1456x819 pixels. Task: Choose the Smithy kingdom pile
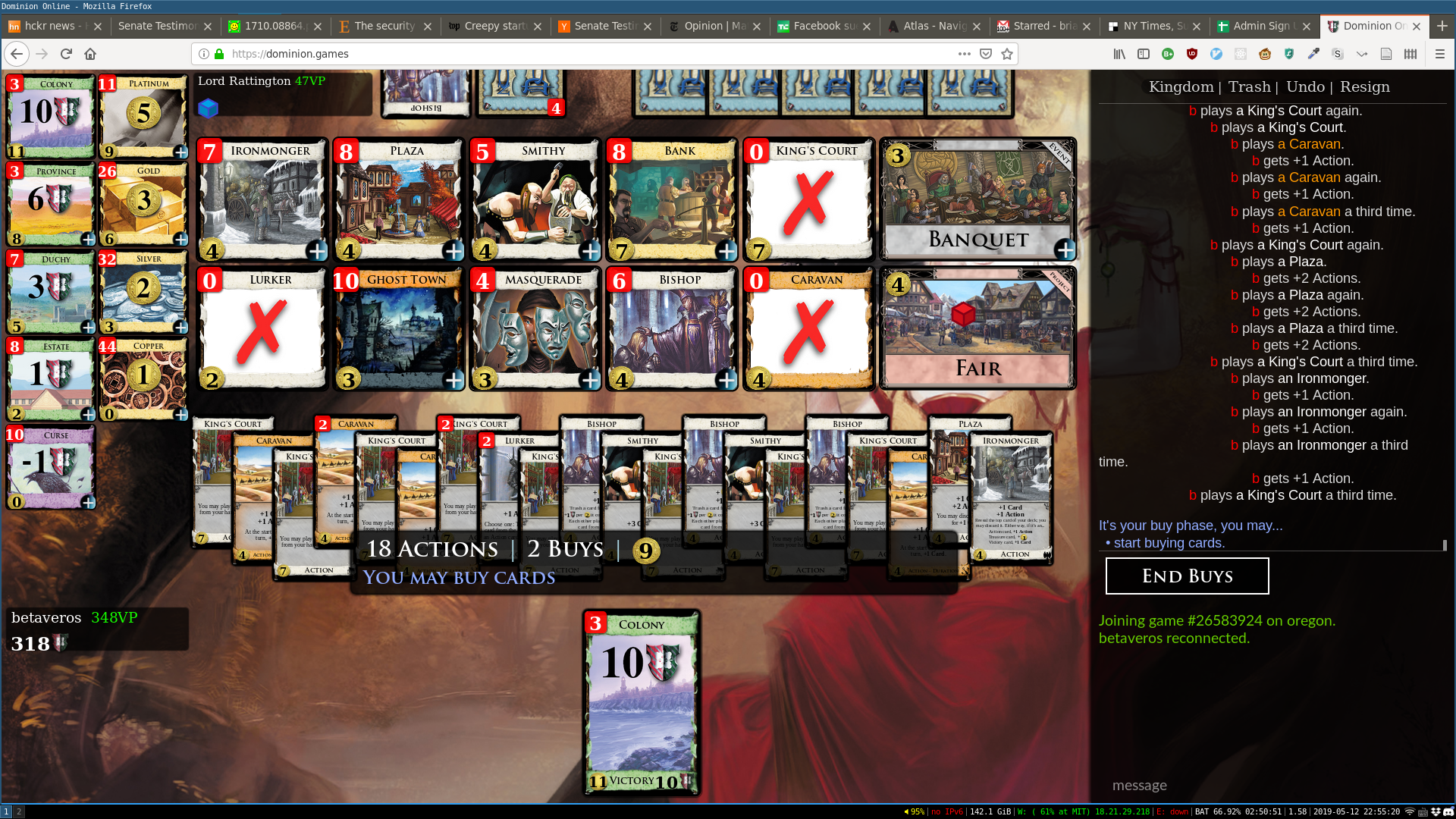(x=535, y=200)
